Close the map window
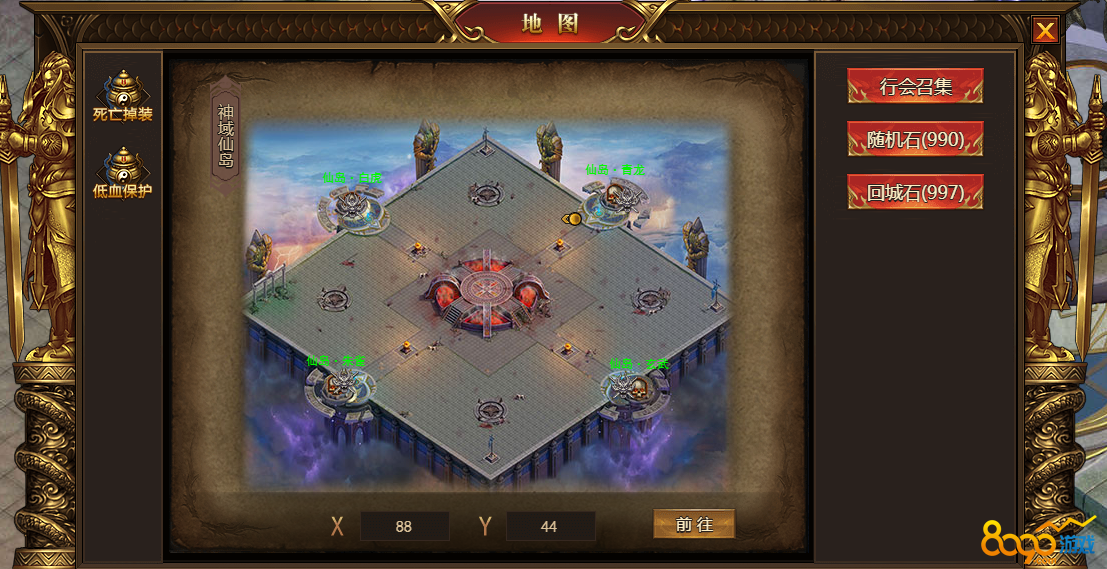The image size is (1107, 569). (1045, 31)
